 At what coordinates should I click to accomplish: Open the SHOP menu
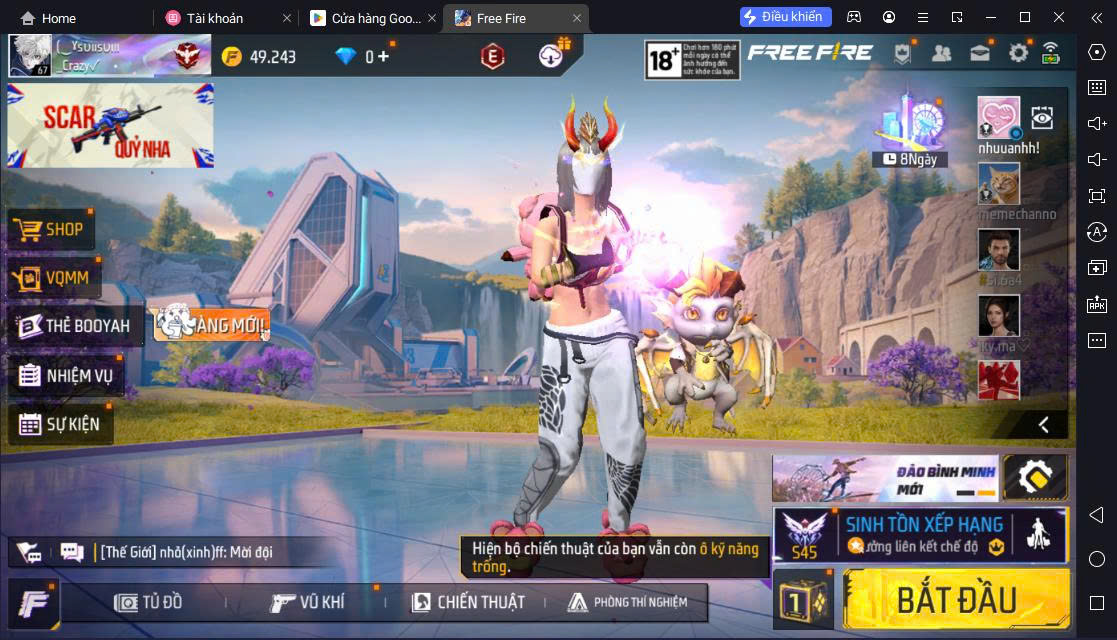click(52, 230)
